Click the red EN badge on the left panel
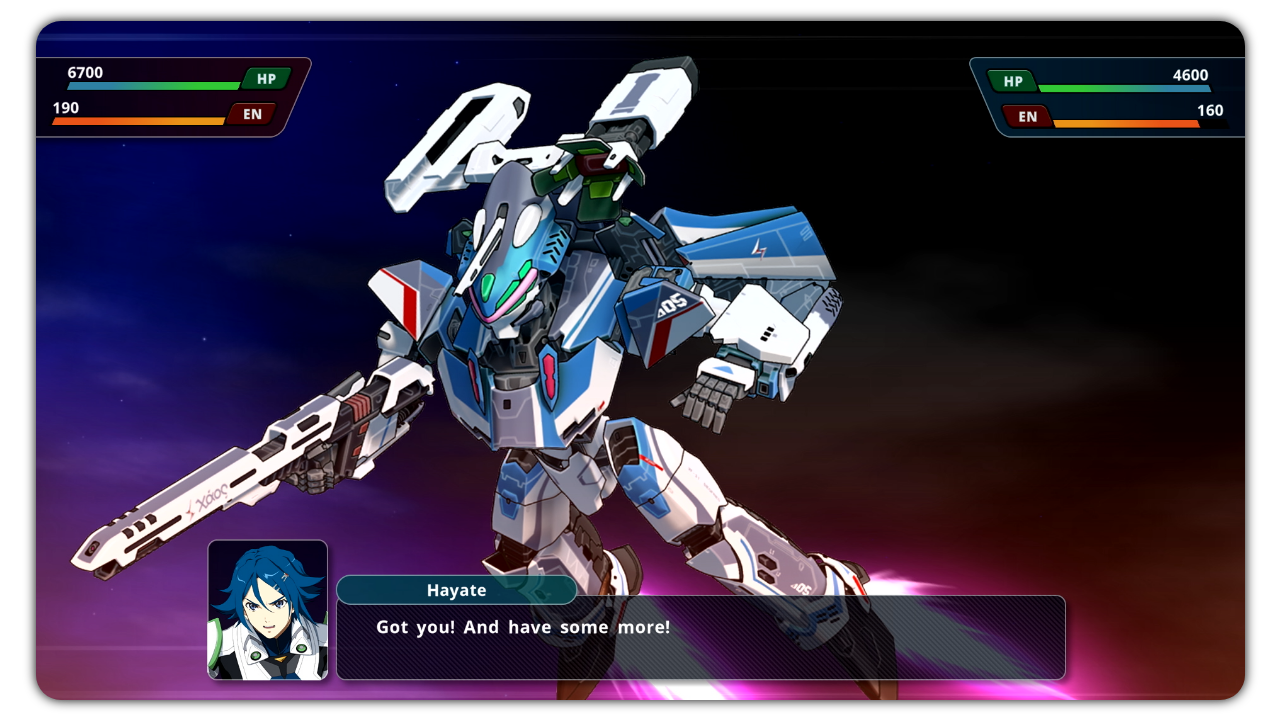 click(250, 113)
